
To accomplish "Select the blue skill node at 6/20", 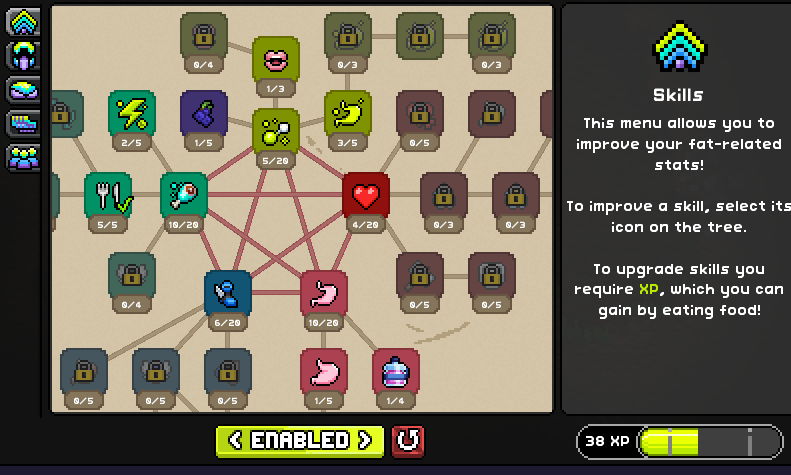I will click(228, 294).
